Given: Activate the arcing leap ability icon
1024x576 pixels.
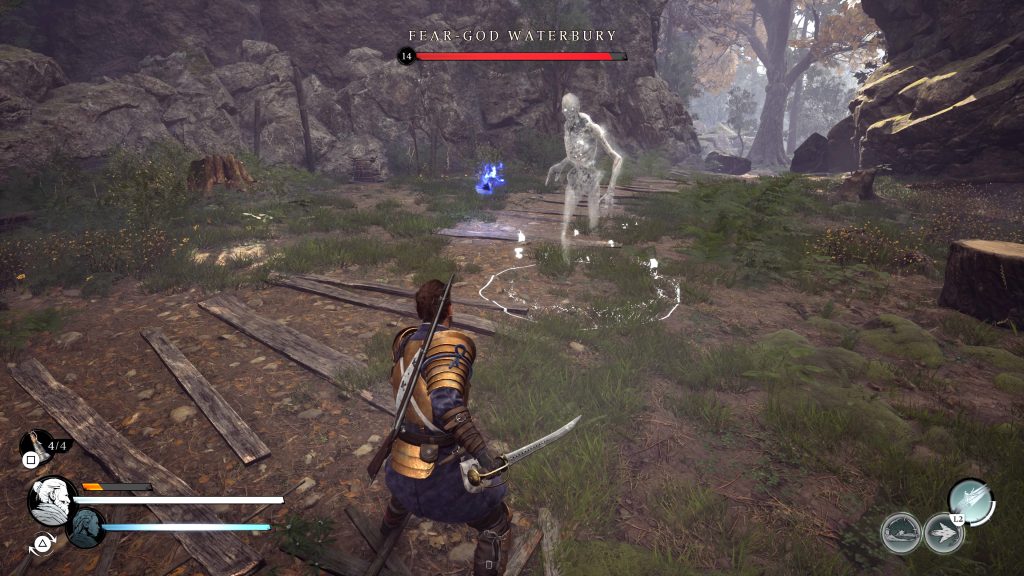Looking at the screenshot, I should pos(901,533).
